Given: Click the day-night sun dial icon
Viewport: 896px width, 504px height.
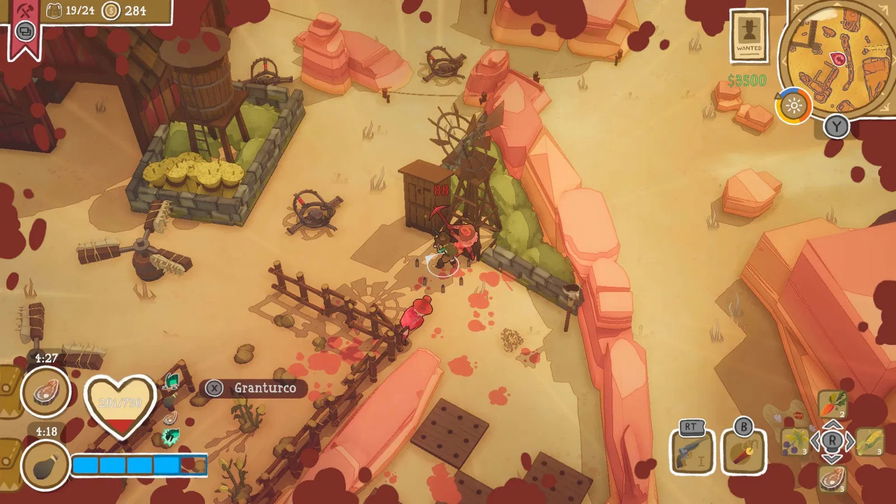Looking at the screenshot, I should point(794,107).
